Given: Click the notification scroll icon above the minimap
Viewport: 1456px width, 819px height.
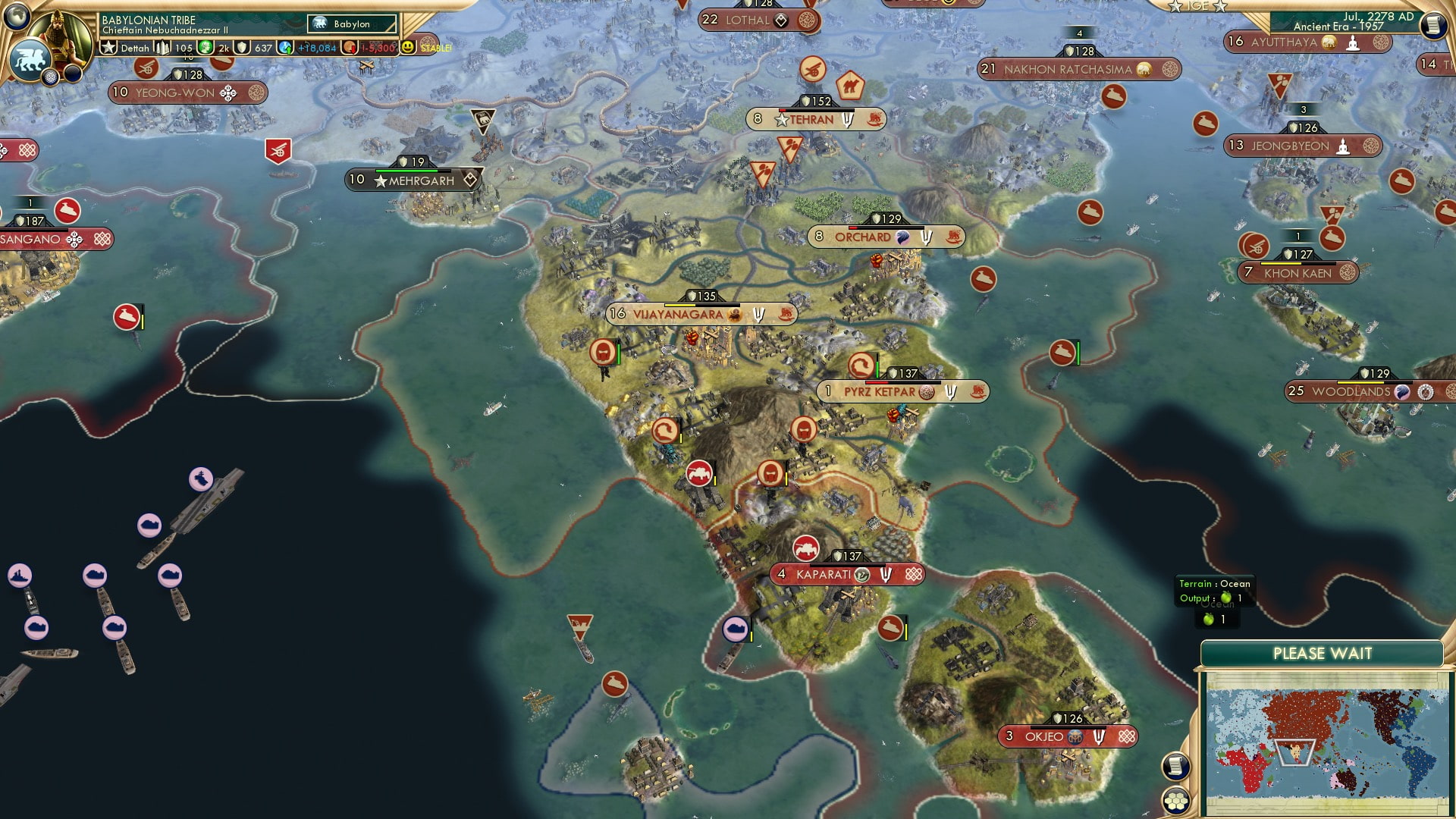Looking at the screenshot, I should pyautogui.click(x=1175, y=767).
